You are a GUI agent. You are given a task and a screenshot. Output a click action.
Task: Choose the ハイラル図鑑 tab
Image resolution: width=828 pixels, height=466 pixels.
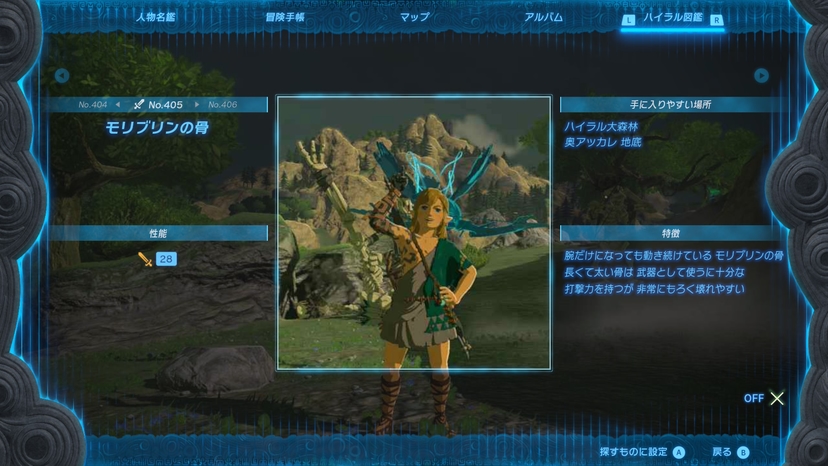(x=673, y=18)
